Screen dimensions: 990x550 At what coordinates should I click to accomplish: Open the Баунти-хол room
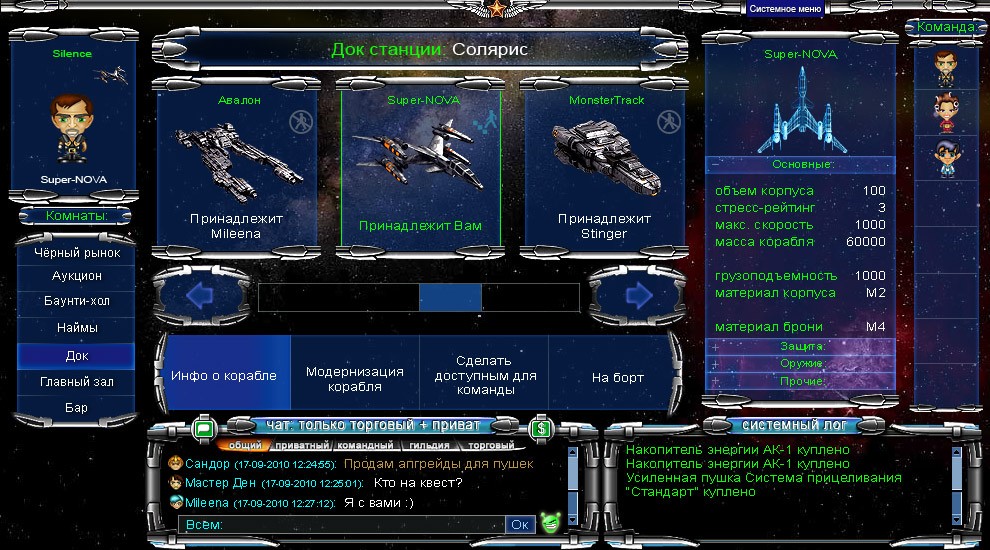click(x=77, y=301)
